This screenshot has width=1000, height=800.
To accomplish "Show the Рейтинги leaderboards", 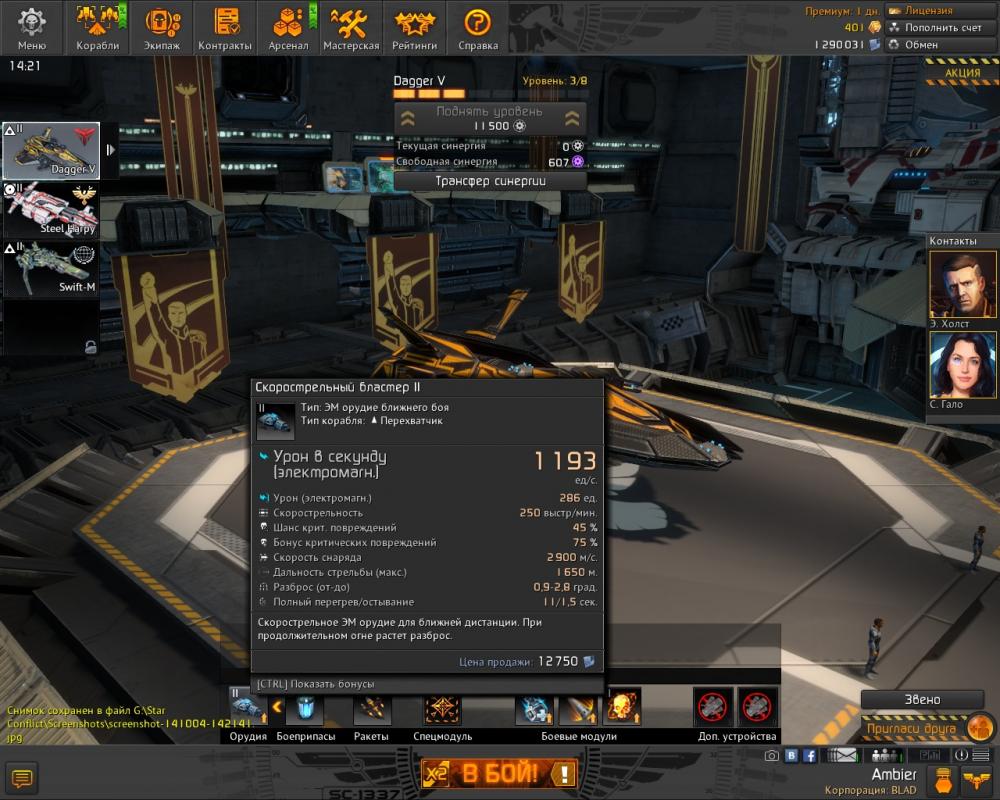I will click(414, 27).
